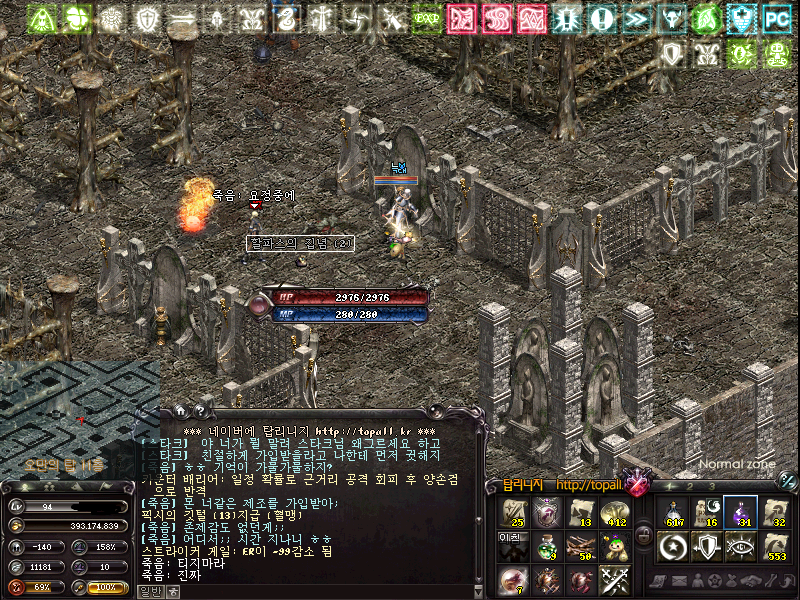Activate the crescent moon and star skill
The image size is (800, 600).
[x=674, y=546]
